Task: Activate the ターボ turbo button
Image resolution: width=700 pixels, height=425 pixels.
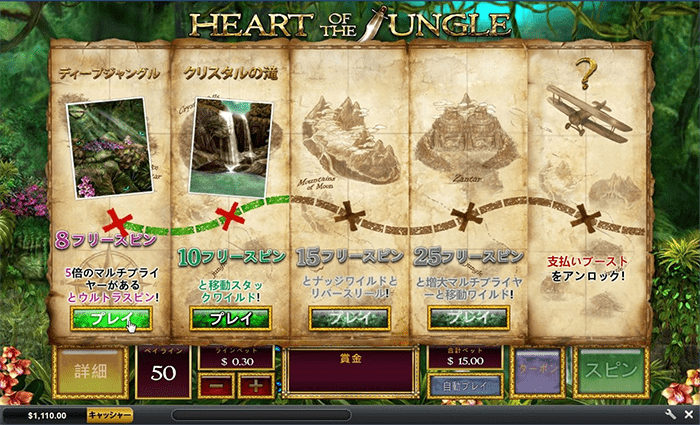Action: point(539,370)
